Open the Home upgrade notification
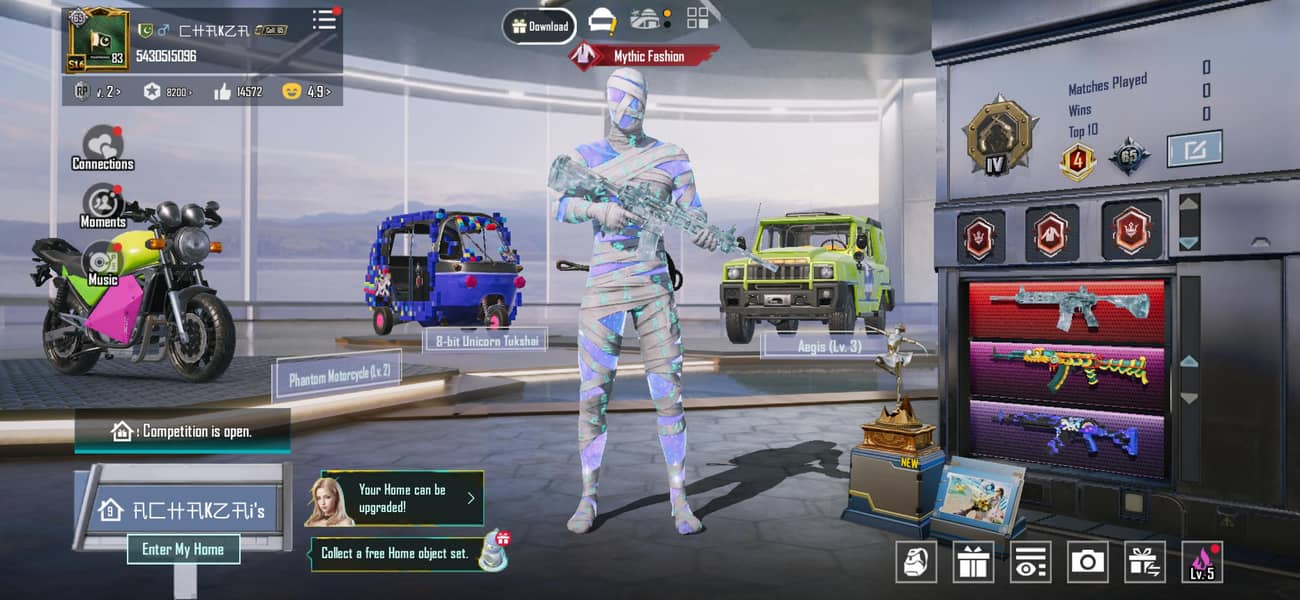The width and height of the screenshot is (1300, 600). [x=402, y=498]
